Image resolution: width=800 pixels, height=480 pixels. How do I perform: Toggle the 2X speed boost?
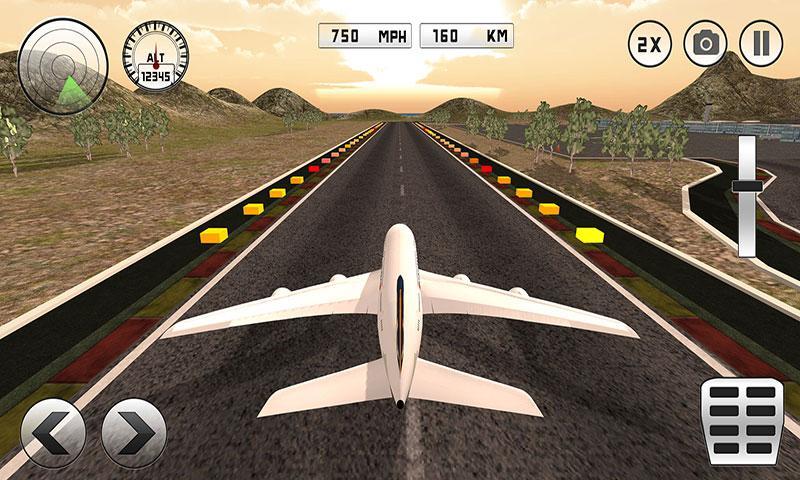click(649, 44)
